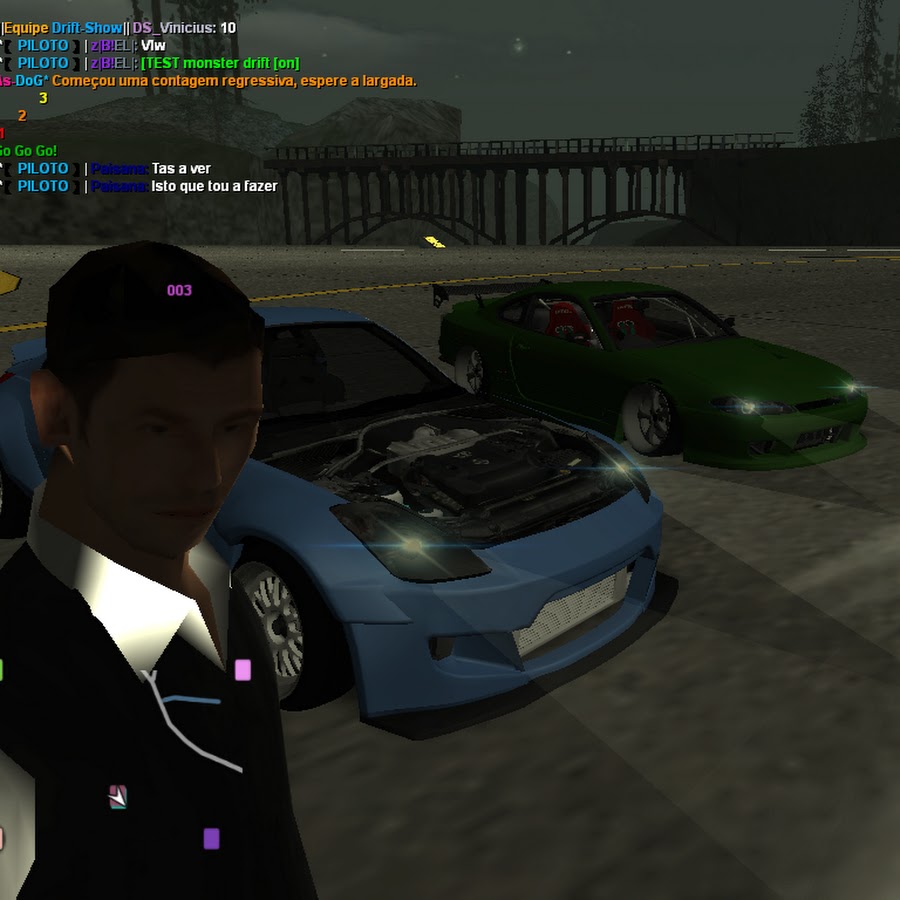This screenshot has height=900, width=900.
Task: Click the purple square radar blip
Action: (211, 838)
